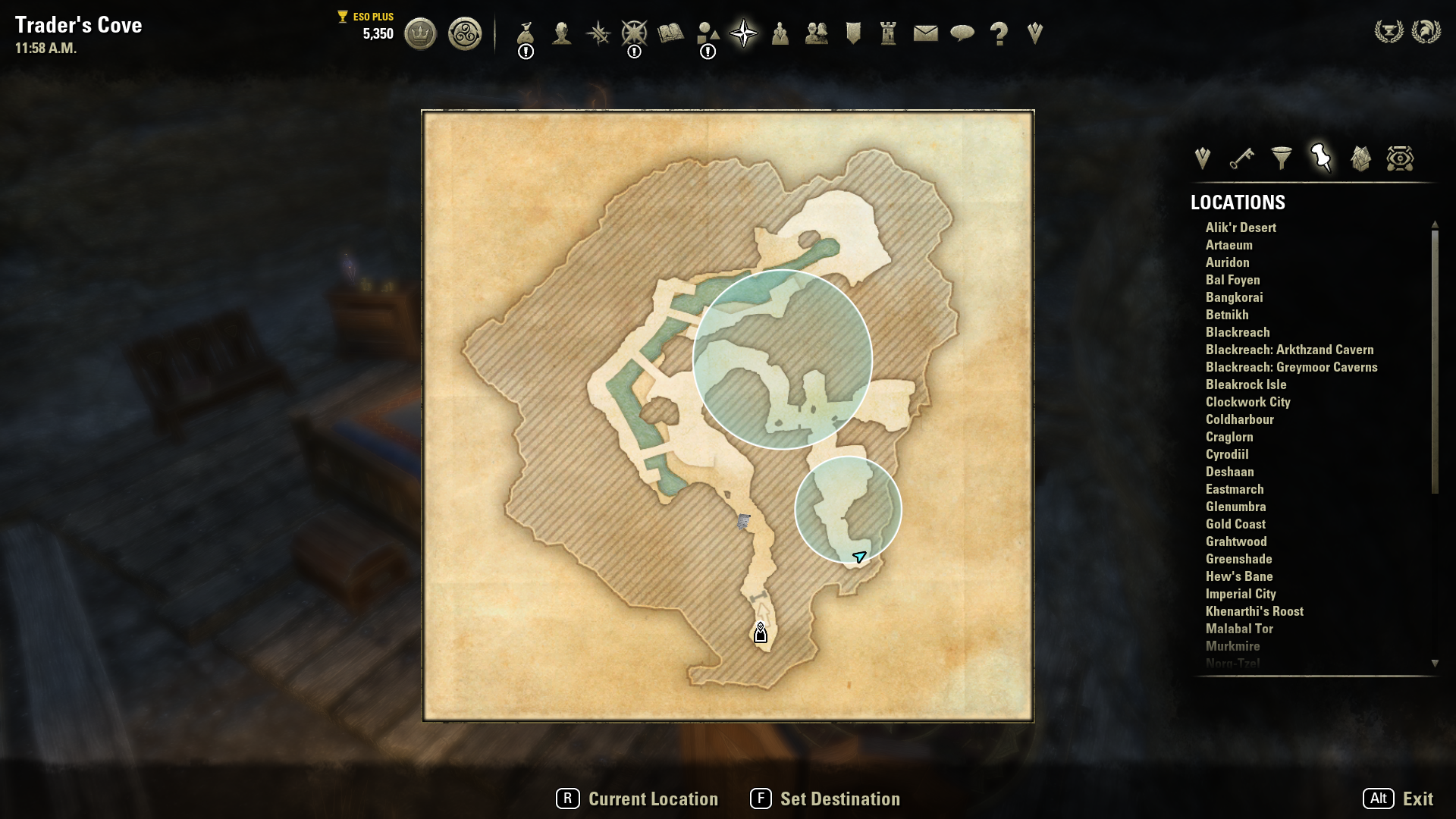The image size is (1456, 819).
Task: Open the inventory bag menu
Action: [x=526, y=34]
